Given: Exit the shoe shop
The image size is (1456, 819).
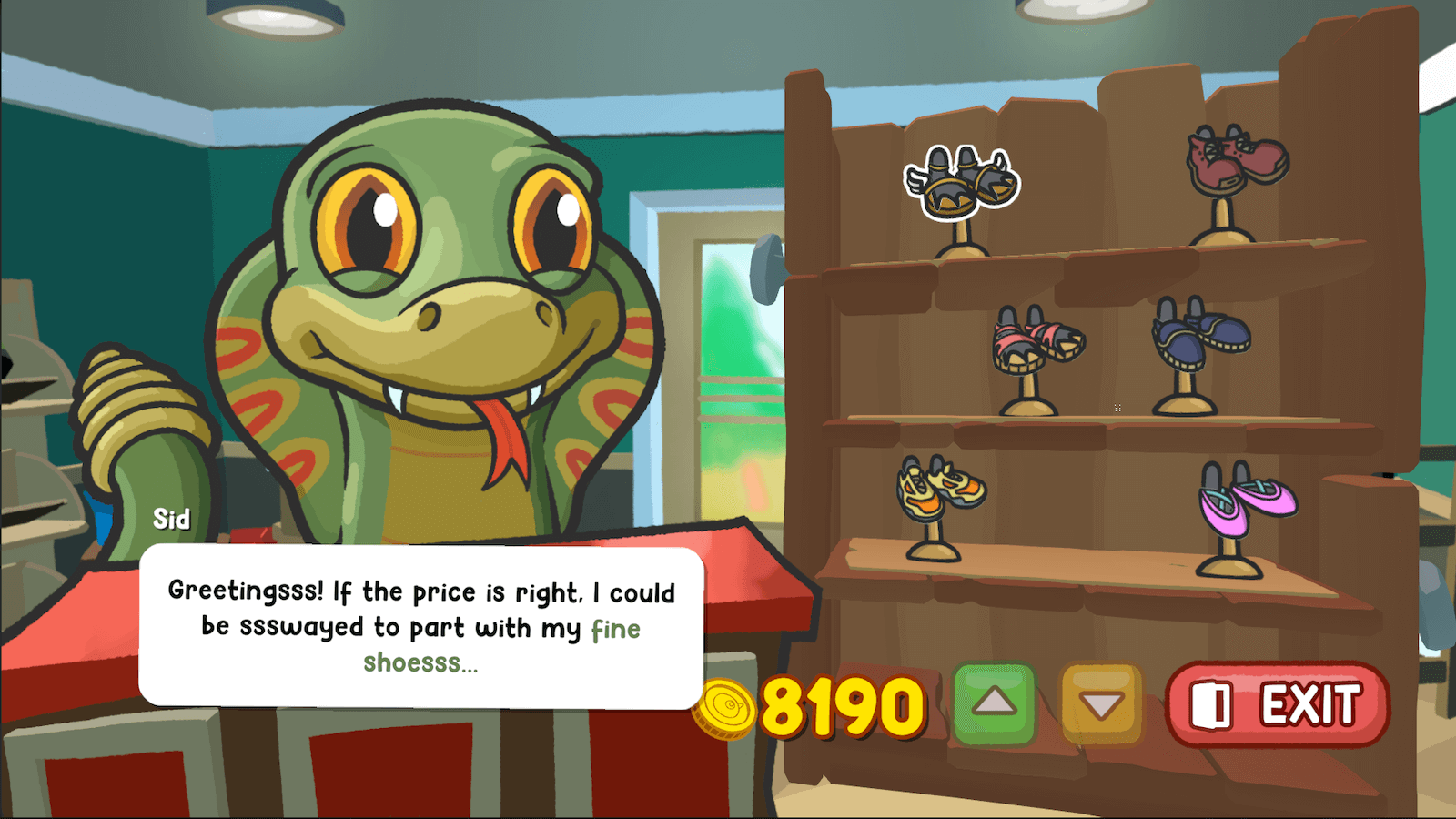Looking at the screenshot, I should click(1278, 705).
